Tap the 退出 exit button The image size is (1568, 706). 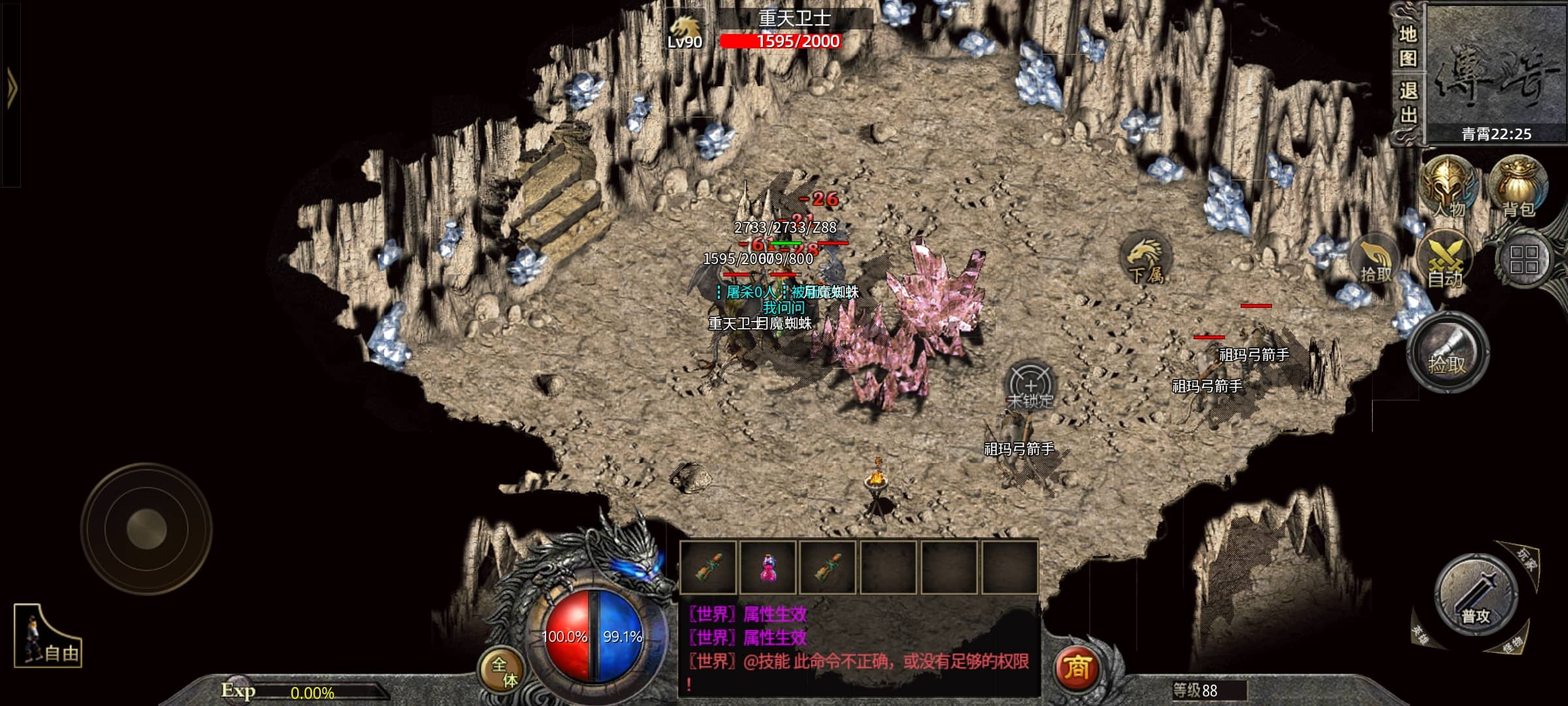click(x=1407, y=103)
